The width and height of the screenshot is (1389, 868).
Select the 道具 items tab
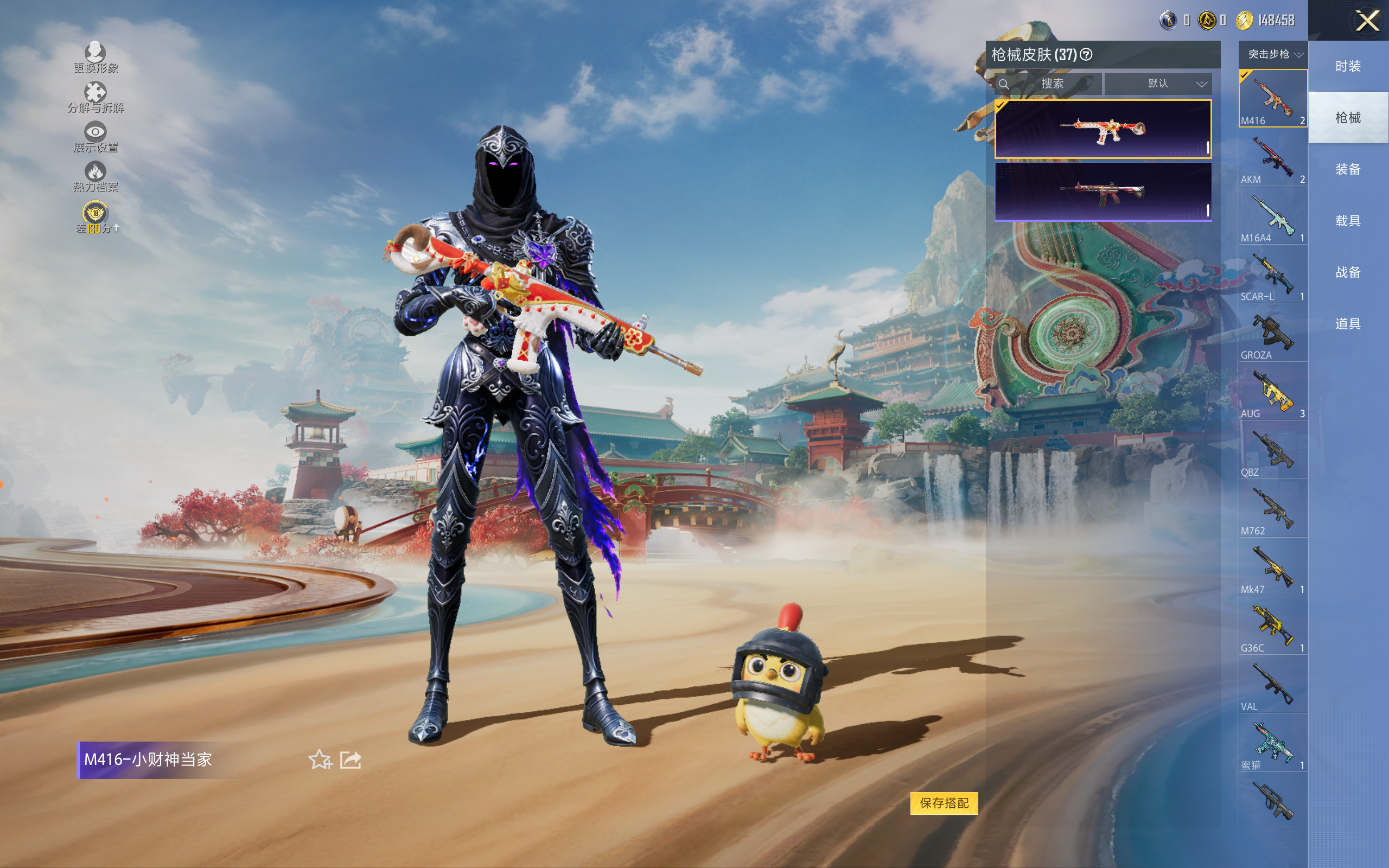click(x=1348, y=324)
